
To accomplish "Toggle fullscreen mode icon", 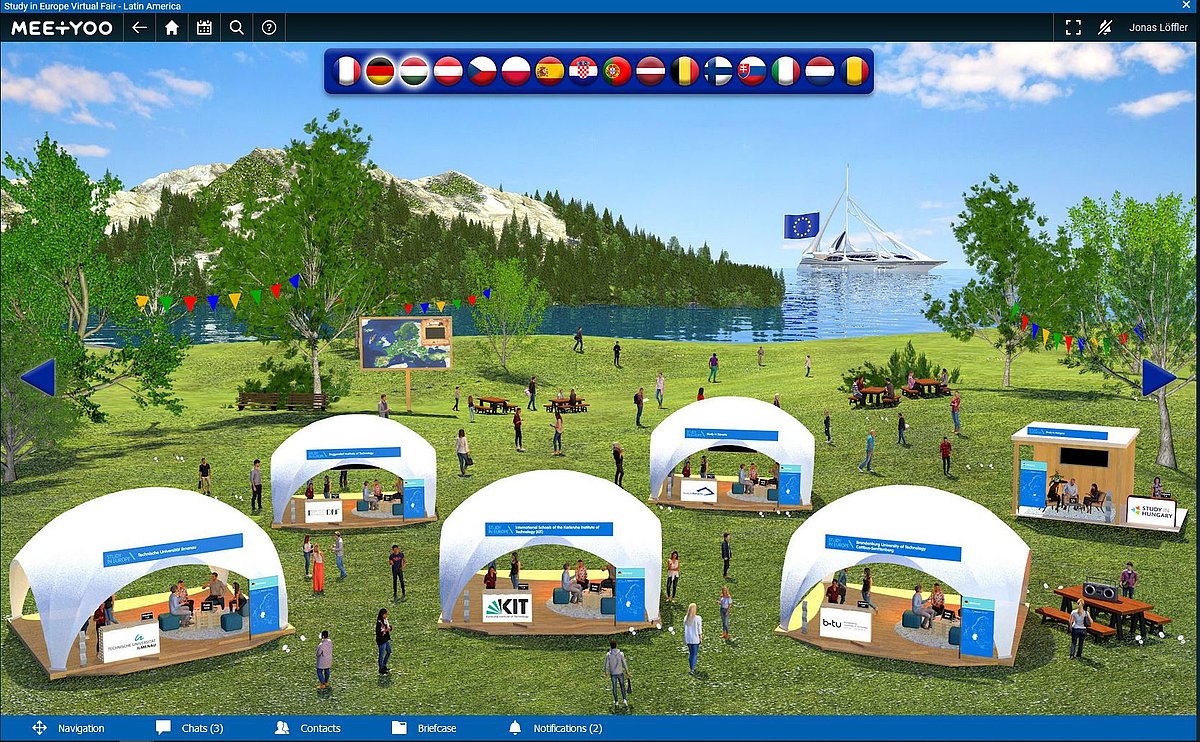I will pos(1073,28).
